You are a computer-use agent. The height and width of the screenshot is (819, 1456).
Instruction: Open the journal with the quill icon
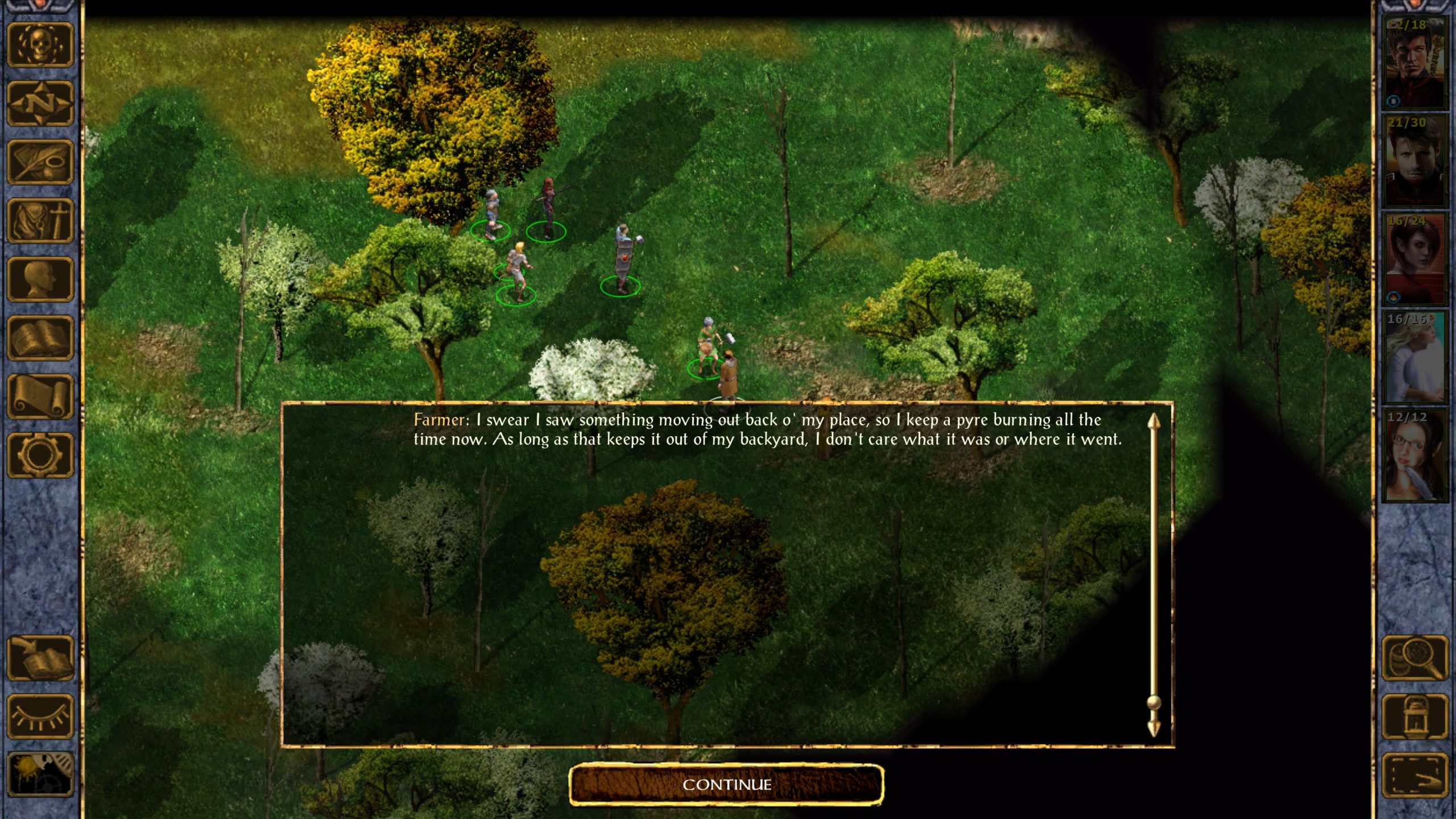point(40,162)
